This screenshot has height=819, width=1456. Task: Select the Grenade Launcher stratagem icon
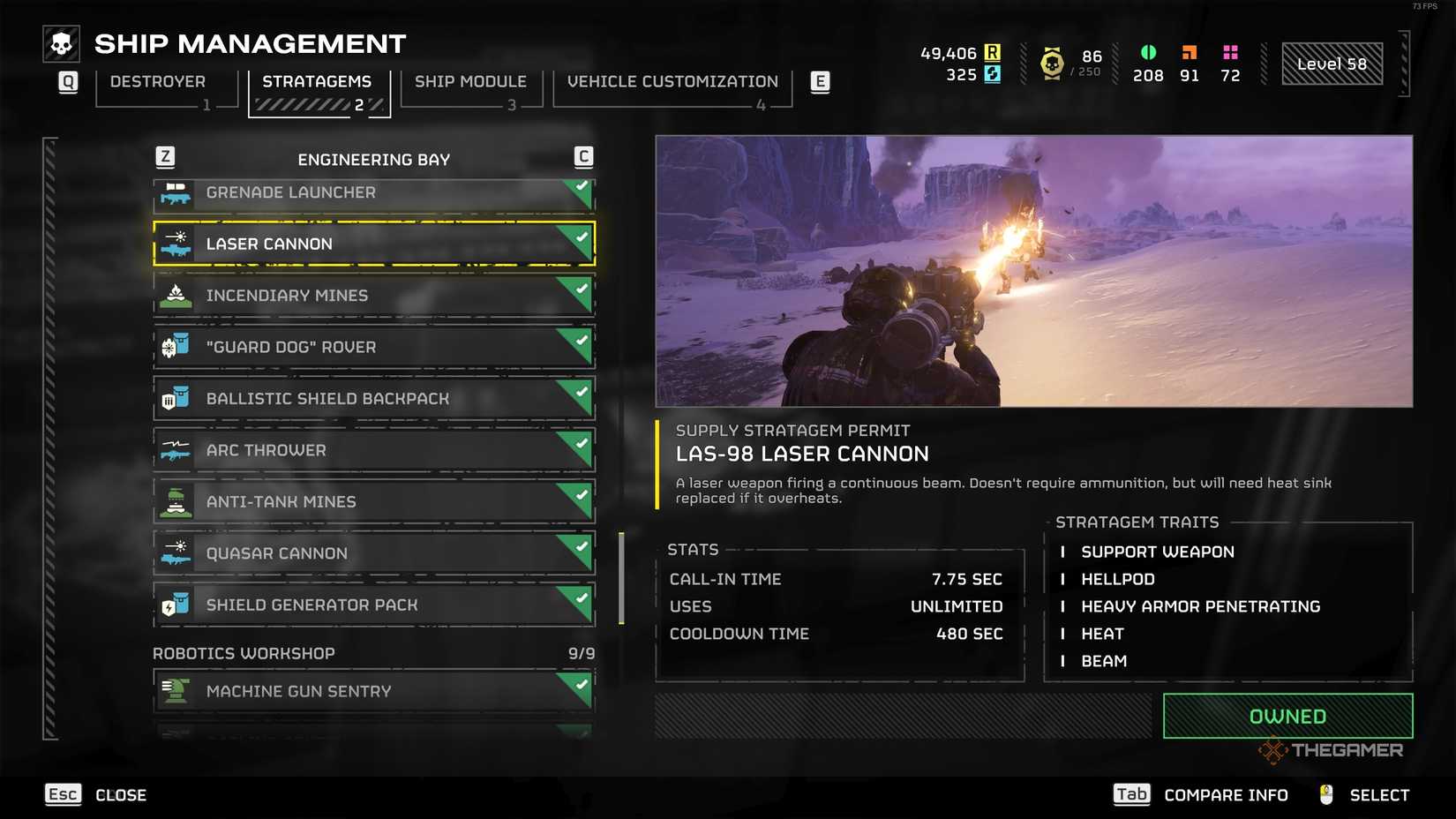click(176, 192)
